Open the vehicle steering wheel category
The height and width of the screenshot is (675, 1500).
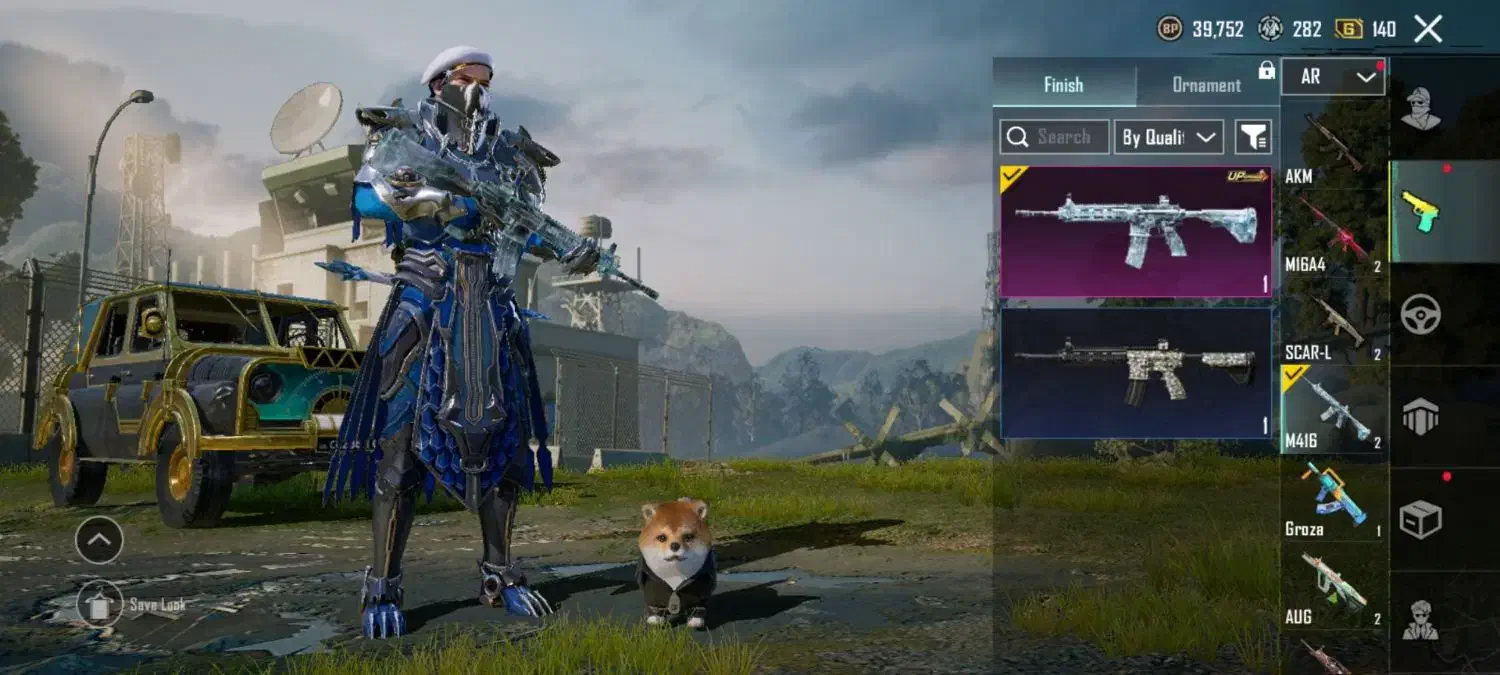pos(1420,314)
